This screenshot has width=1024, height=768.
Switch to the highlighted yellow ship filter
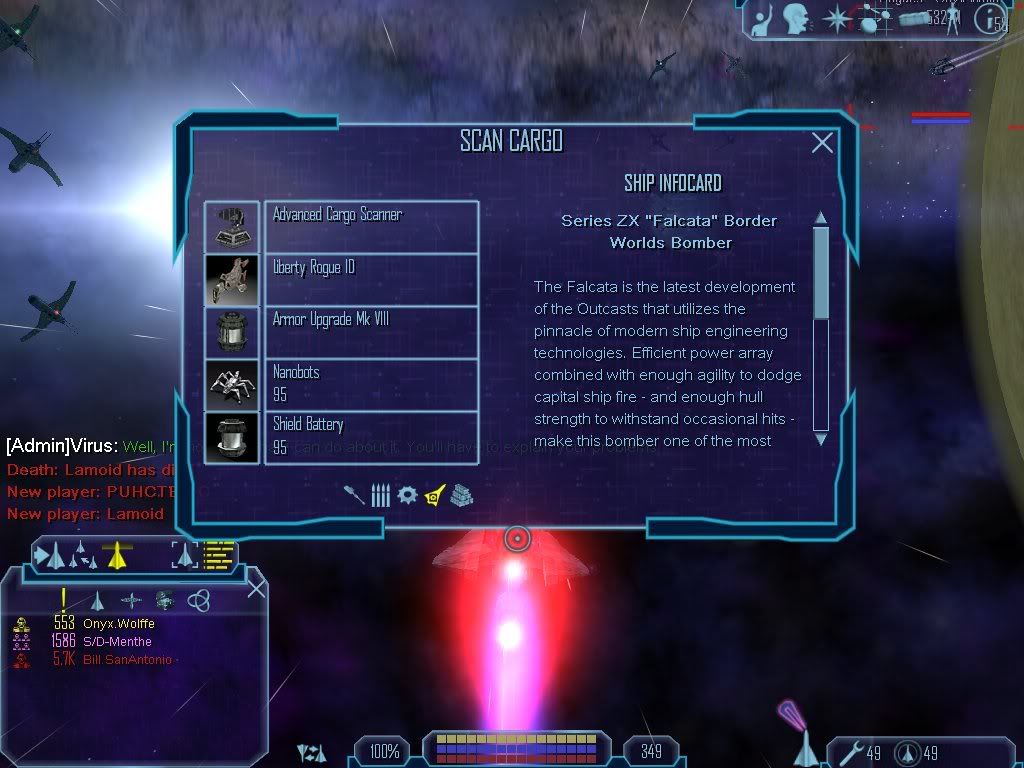pyautogui.click(x=434, y=494)
